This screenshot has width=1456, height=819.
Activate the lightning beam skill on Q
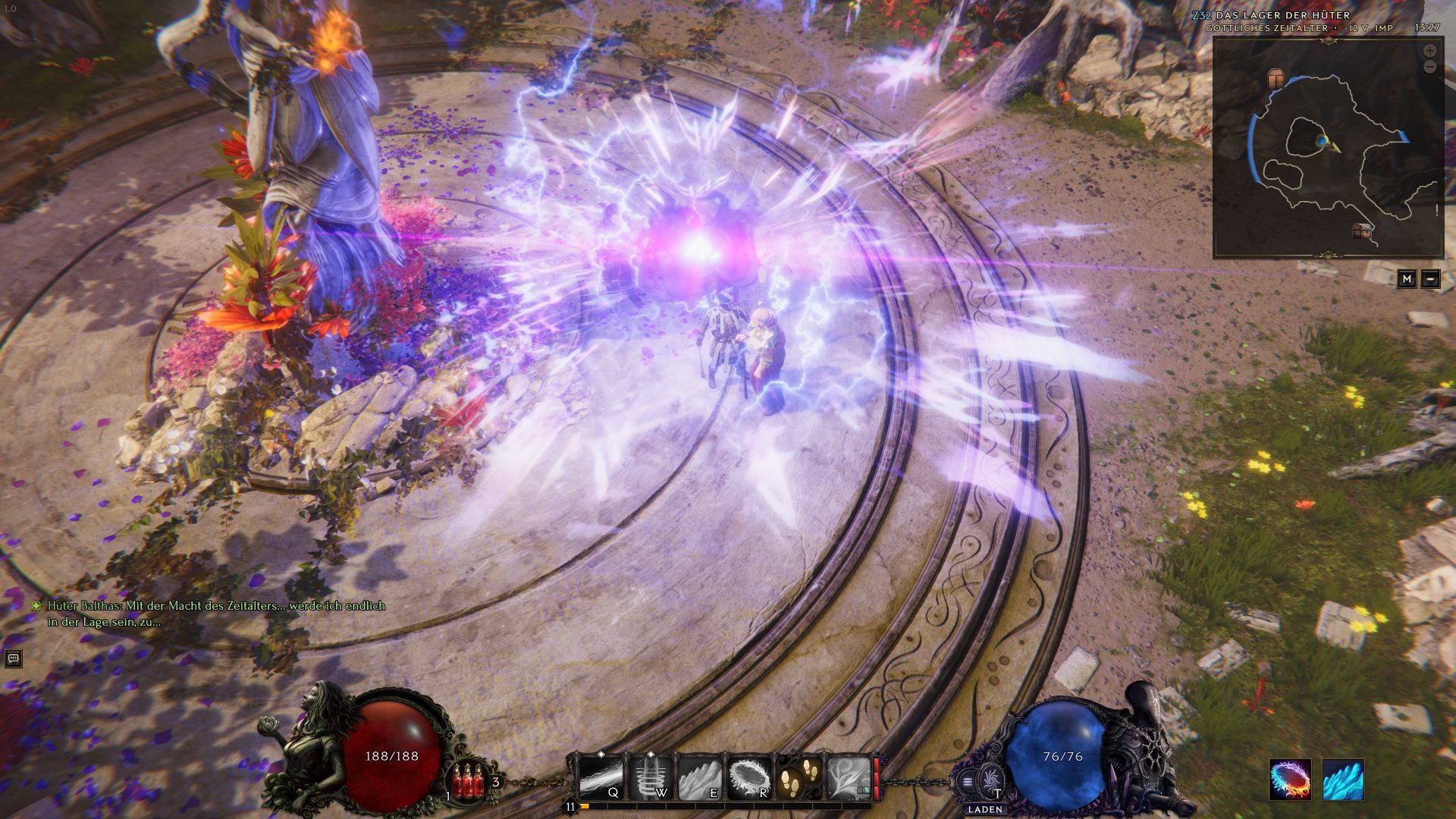pos(601,778)
